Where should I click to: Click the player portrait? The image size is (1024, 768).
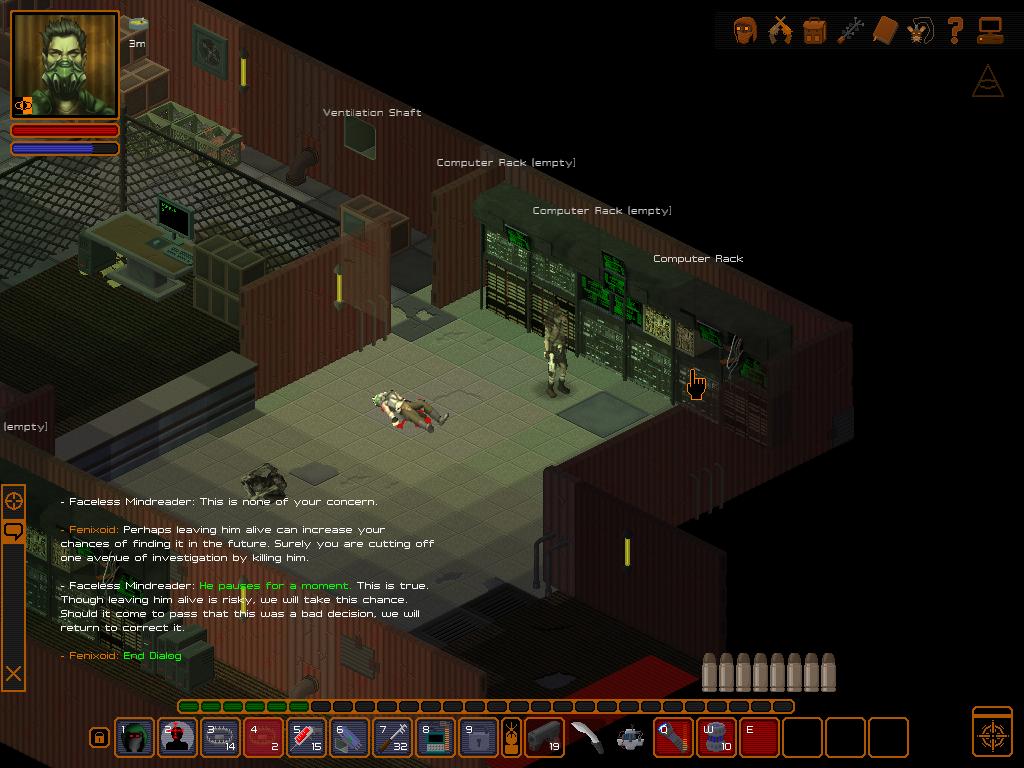pos(65,65)
